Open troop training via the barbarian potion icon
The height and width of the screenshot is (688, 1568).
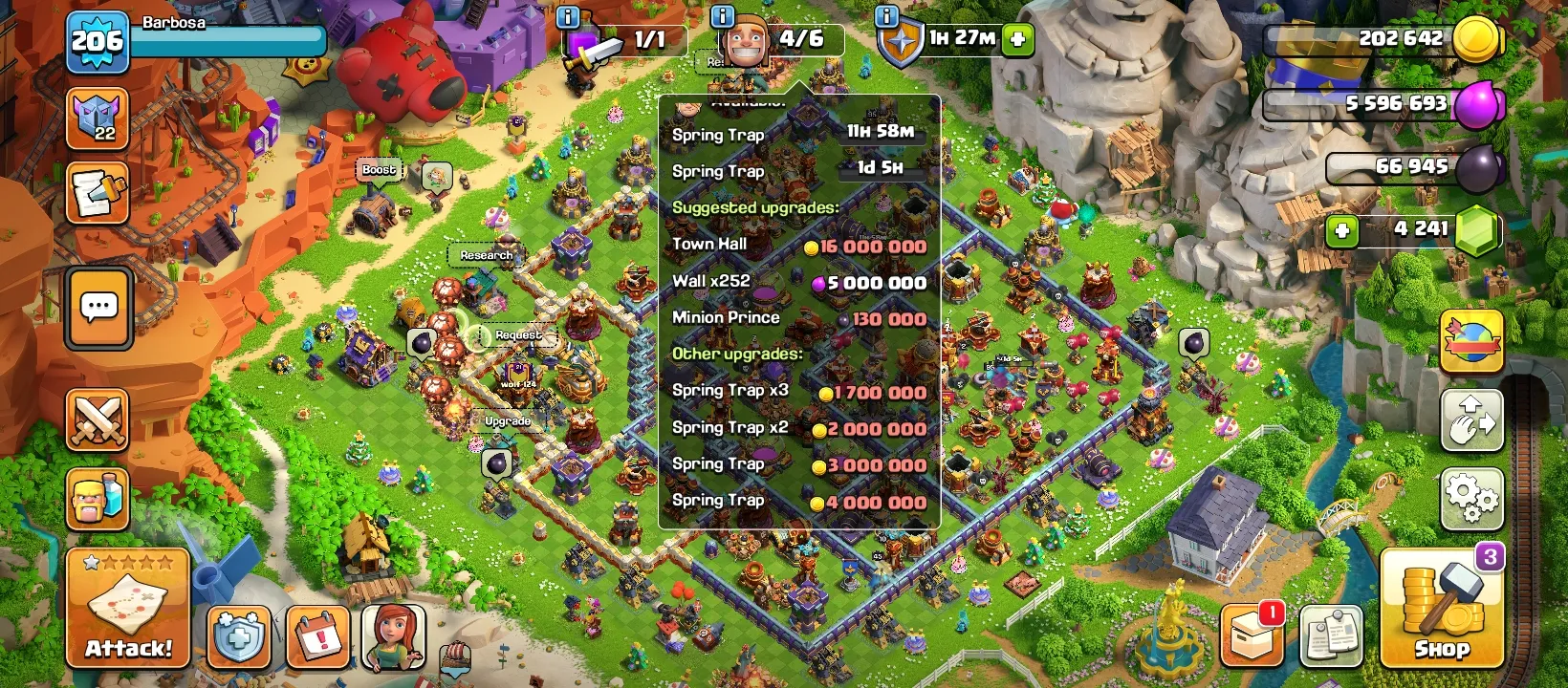tap(98, 496)
